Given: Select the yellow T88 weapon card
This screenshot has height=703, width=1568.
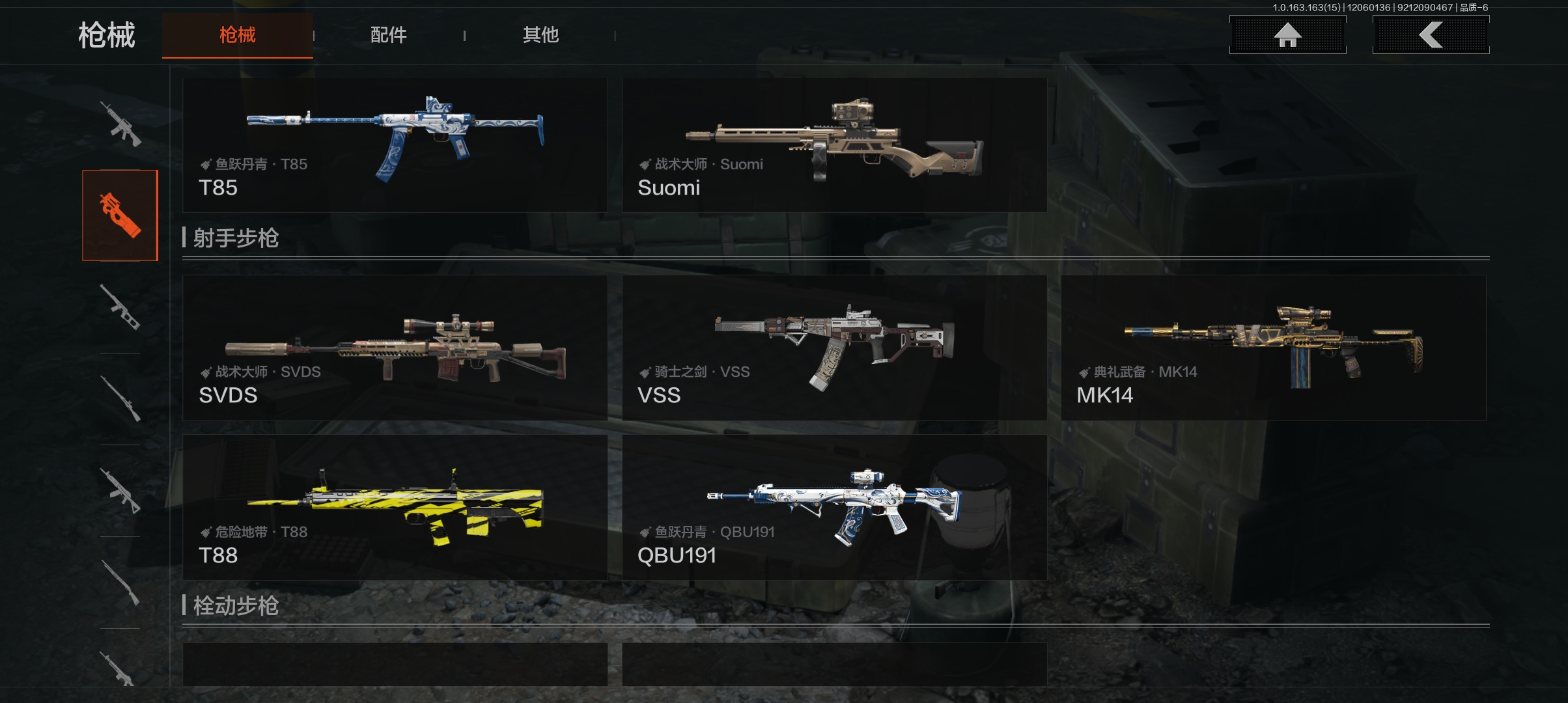Looking at the screenshot, I should (395, 507).
